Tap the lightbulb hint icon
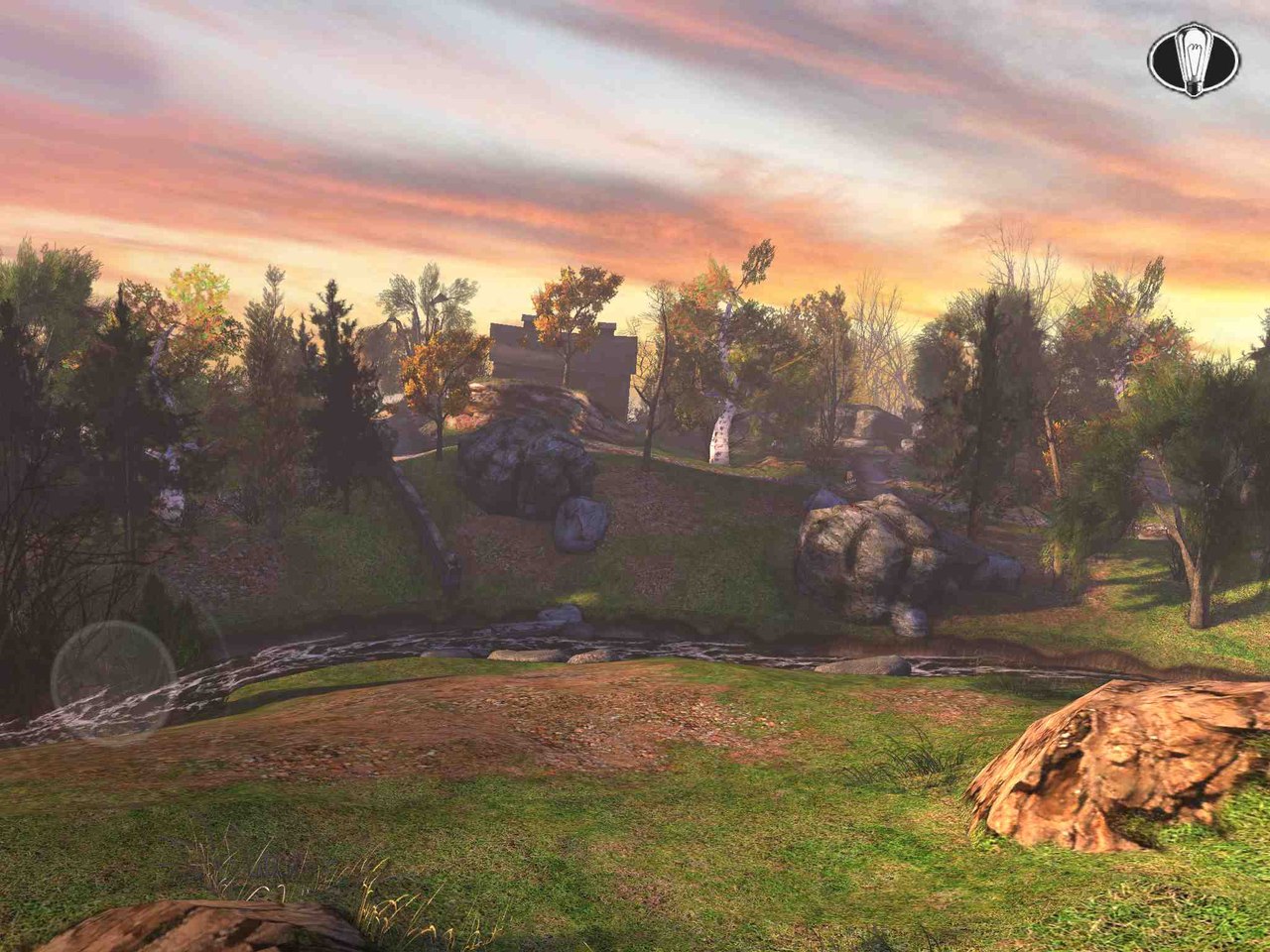Image resolution: width=1270 pixels, height=952 pixels. [1194, 60]
